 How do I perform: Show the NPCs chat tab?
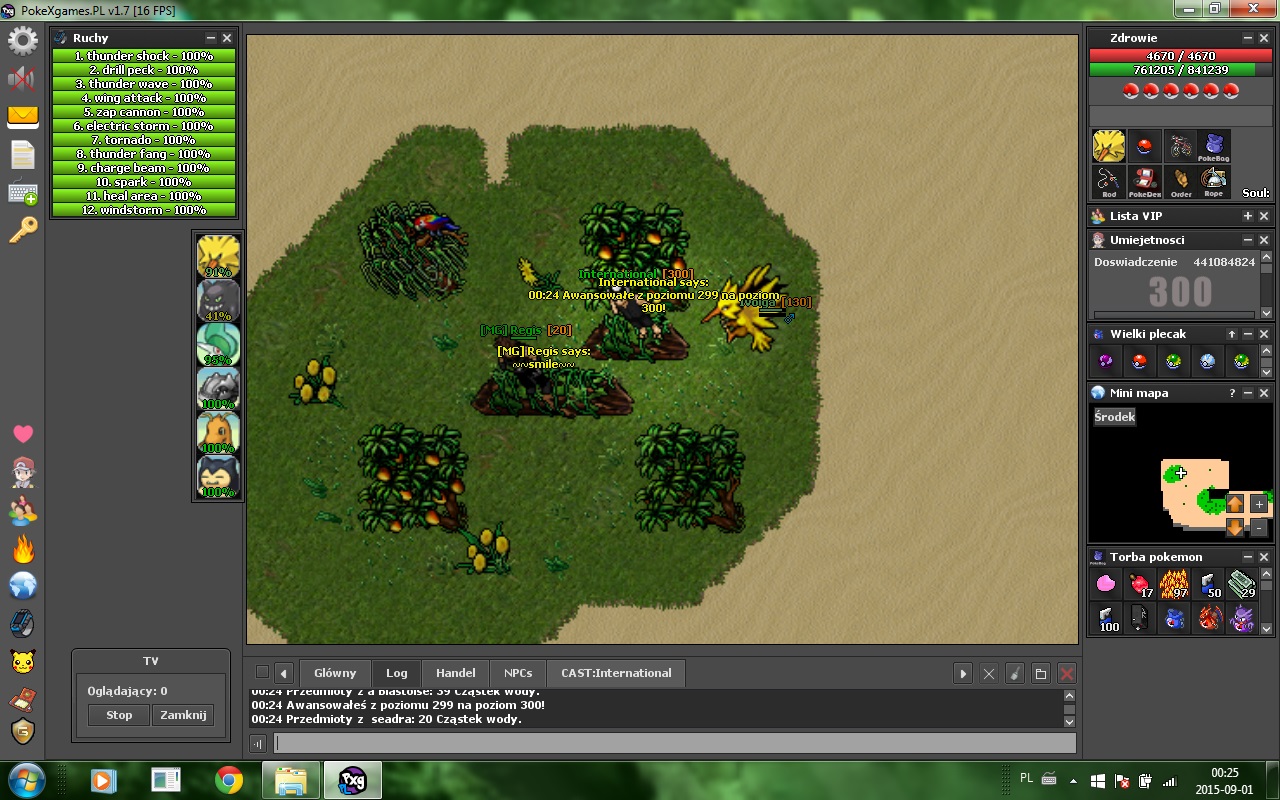pyautogui.click(x=518, y=673)
